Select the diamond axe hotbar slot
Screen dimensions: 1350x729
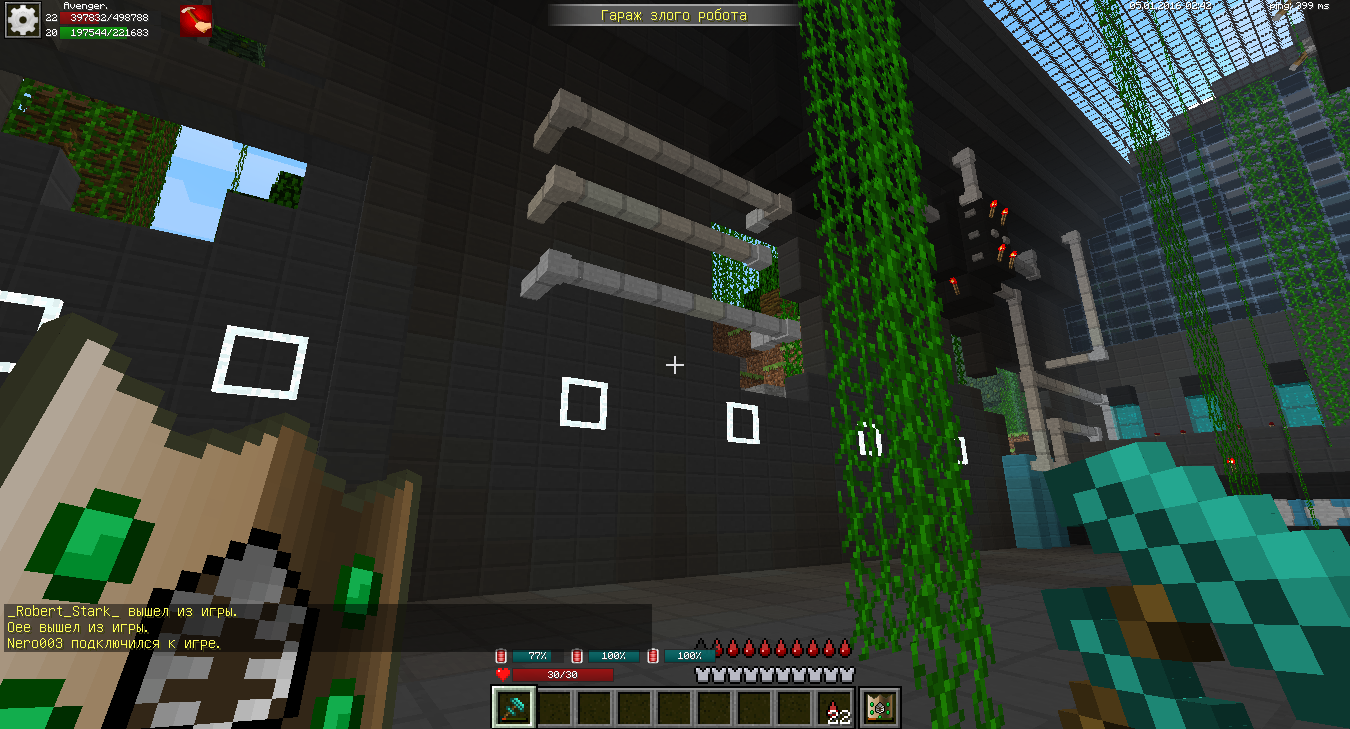coord(516,708)
